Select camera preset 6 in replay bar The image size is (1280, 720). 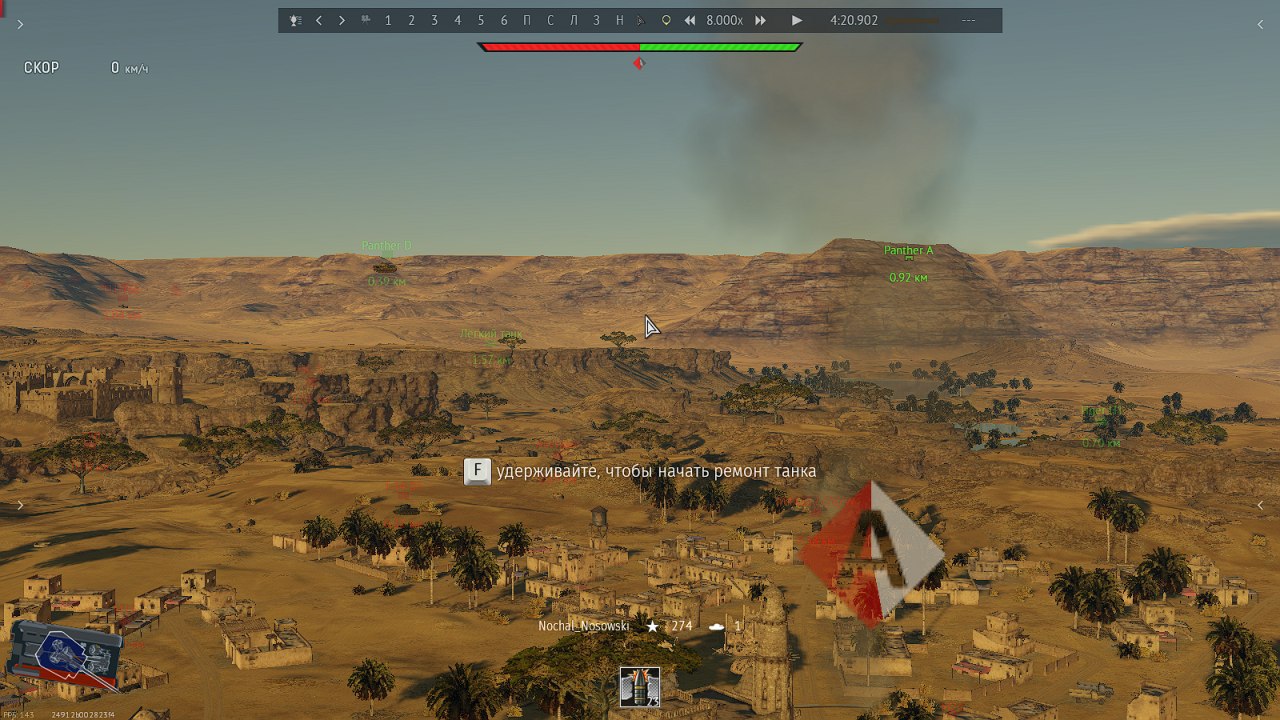(504, 20)
